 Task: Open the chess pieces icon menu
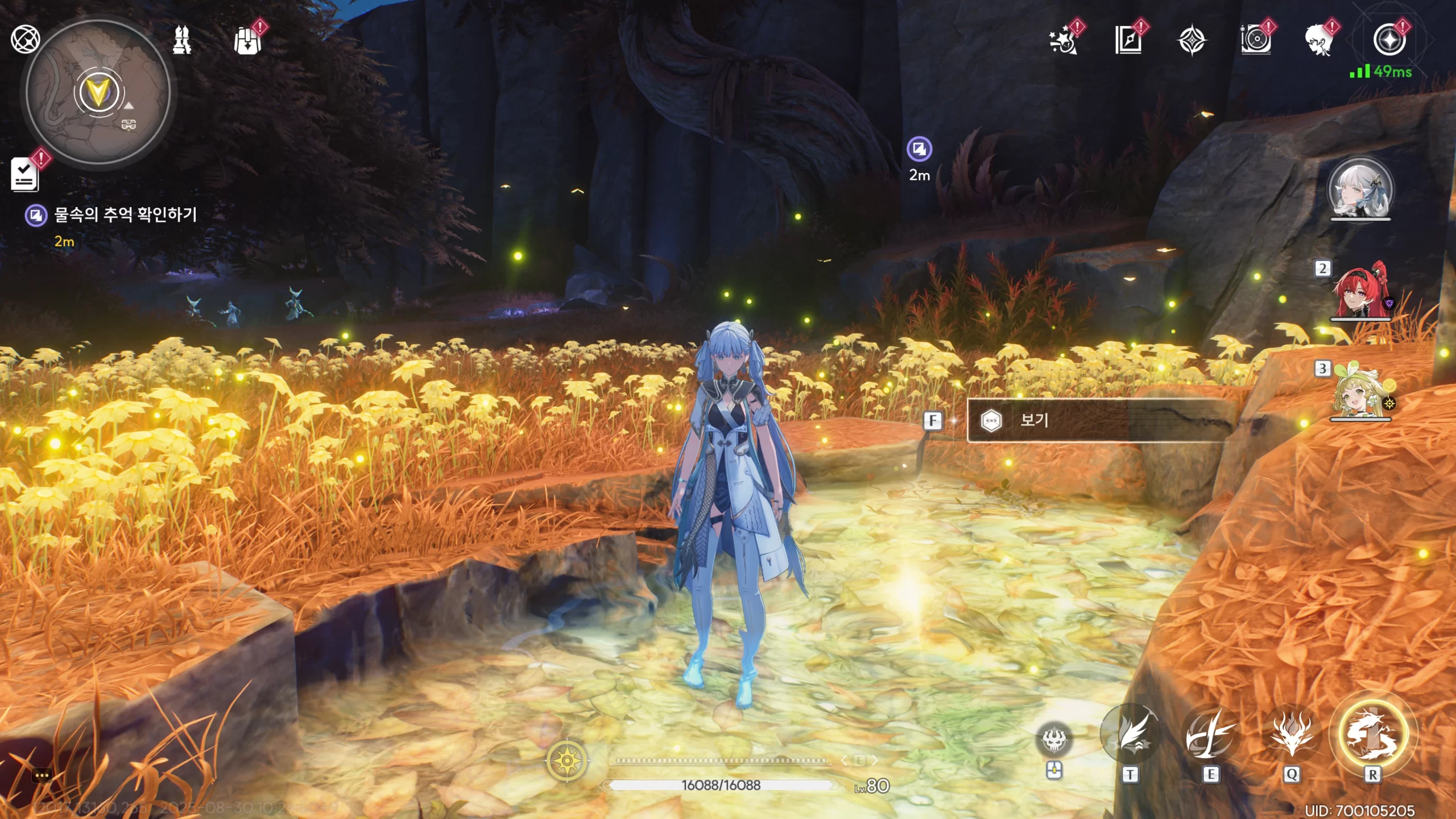click(182, 40)
